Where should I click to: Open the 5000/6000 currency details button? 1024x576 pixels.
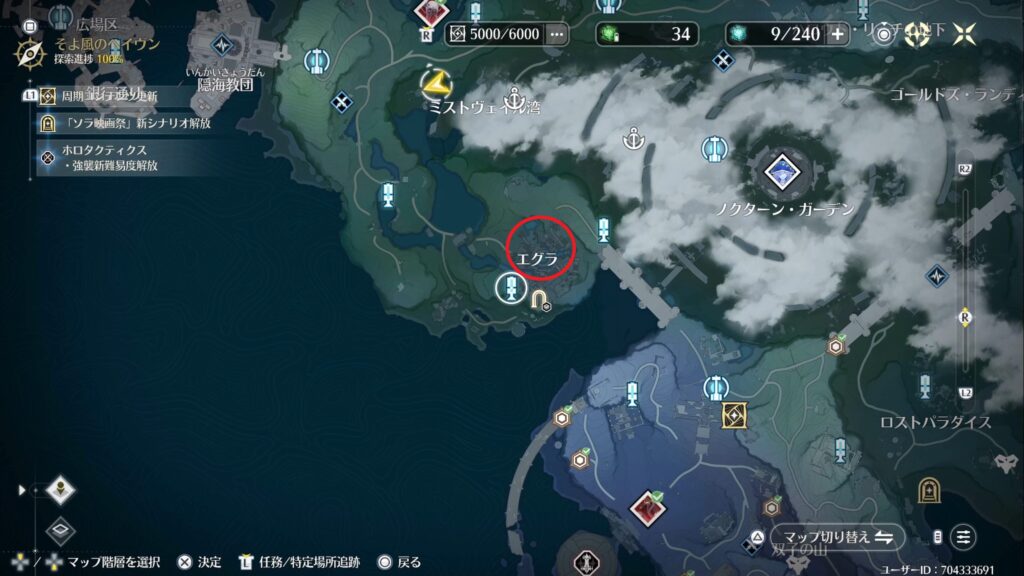(556, 34)
